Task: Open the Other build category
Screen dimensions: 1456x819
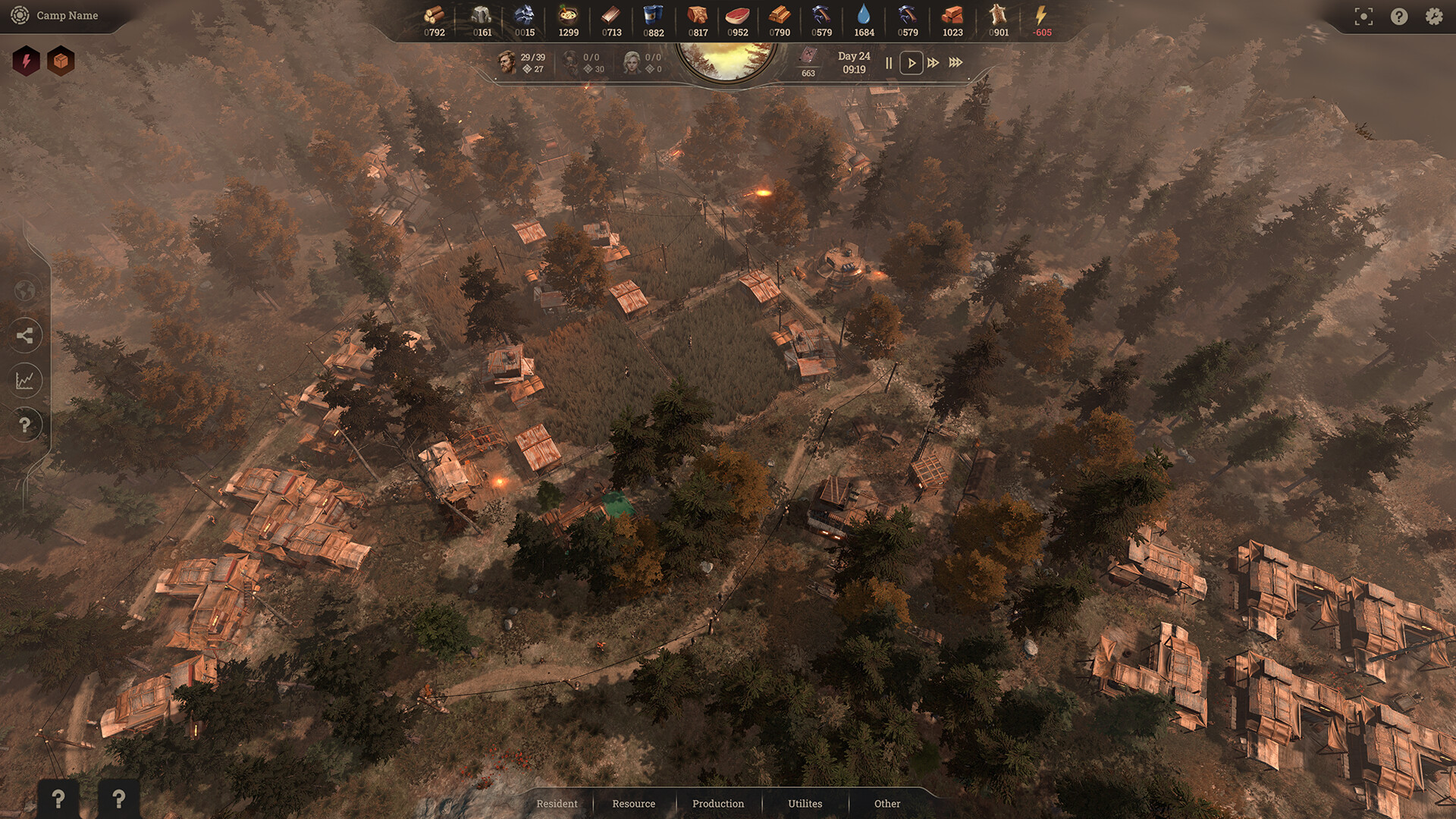Action: (886, 804)
